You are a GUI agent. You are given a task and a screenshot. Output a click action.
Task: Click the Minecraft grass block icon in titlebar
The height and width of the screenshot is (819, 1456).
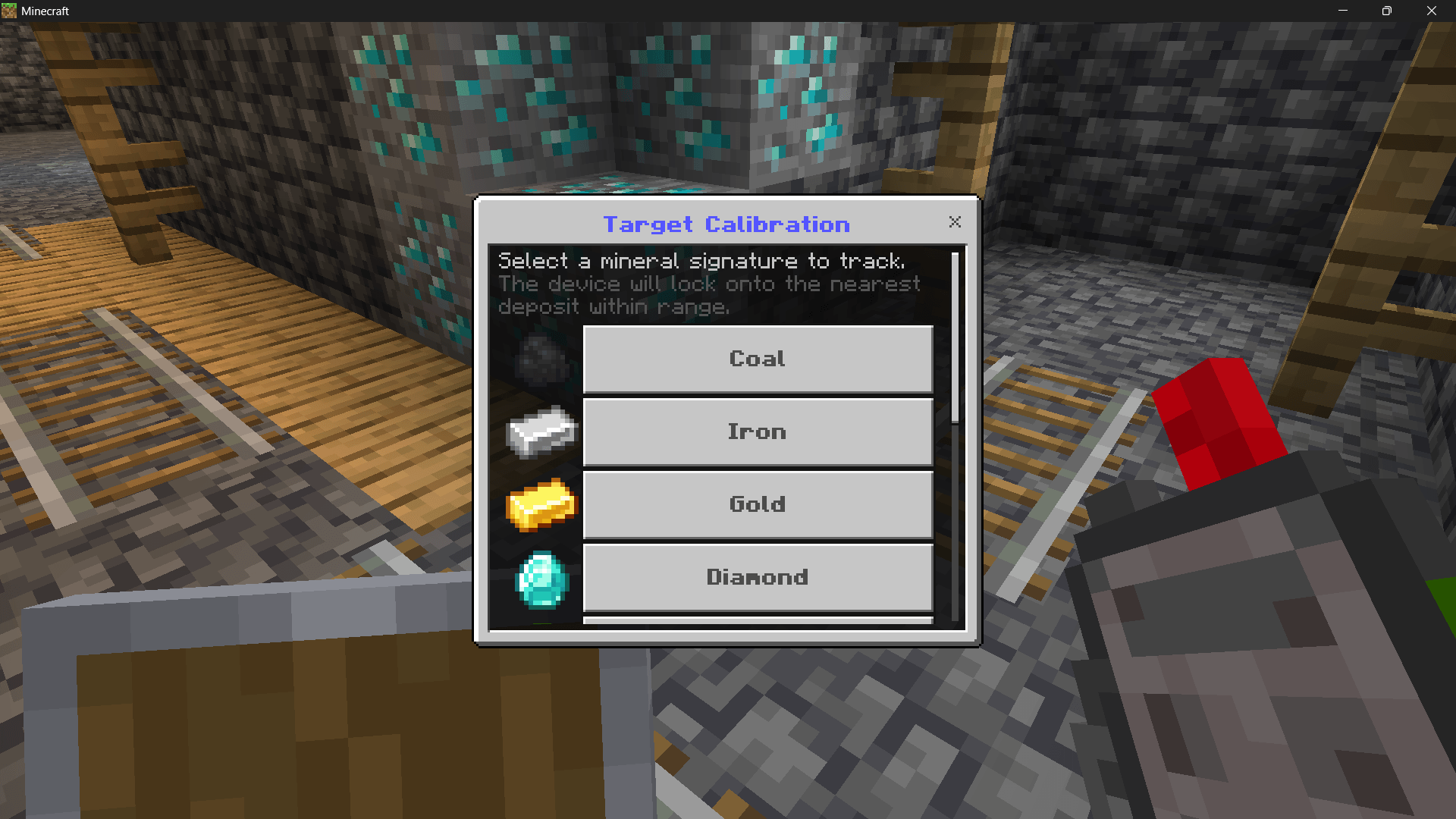[11, 11]
